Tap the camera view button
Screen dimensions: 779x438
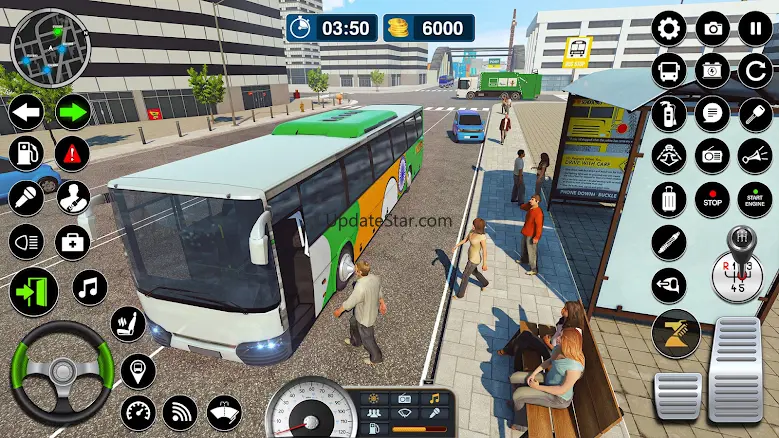(x=712, y=28)
